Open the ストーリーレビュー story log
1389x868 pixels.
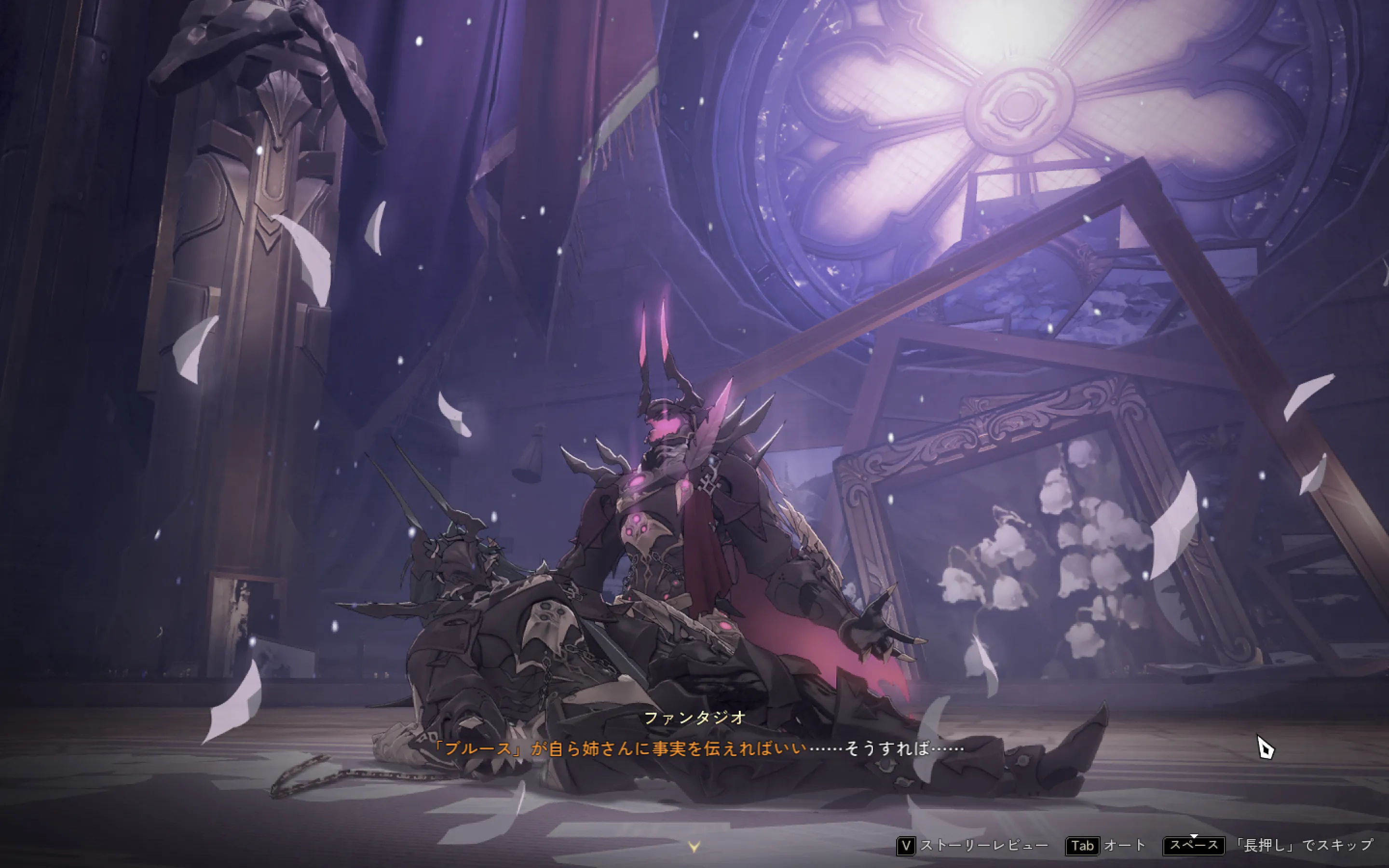[972, 846]
